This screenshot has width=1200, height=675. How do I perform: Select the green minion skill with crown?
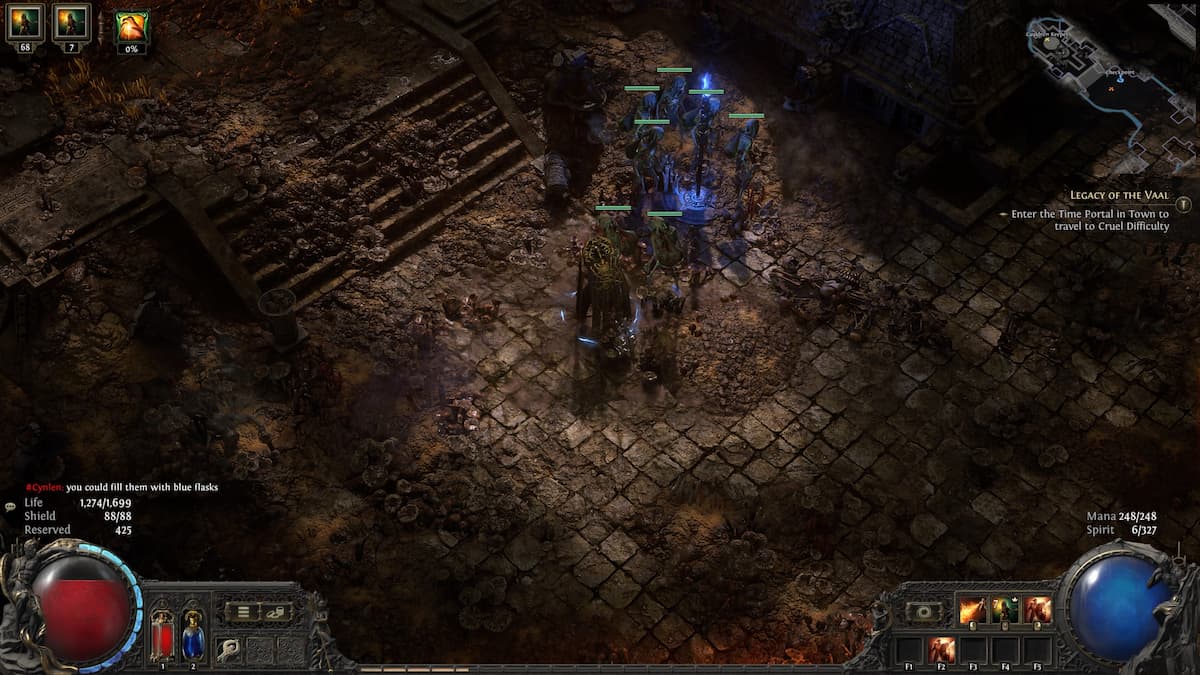tap(1005, 609)
